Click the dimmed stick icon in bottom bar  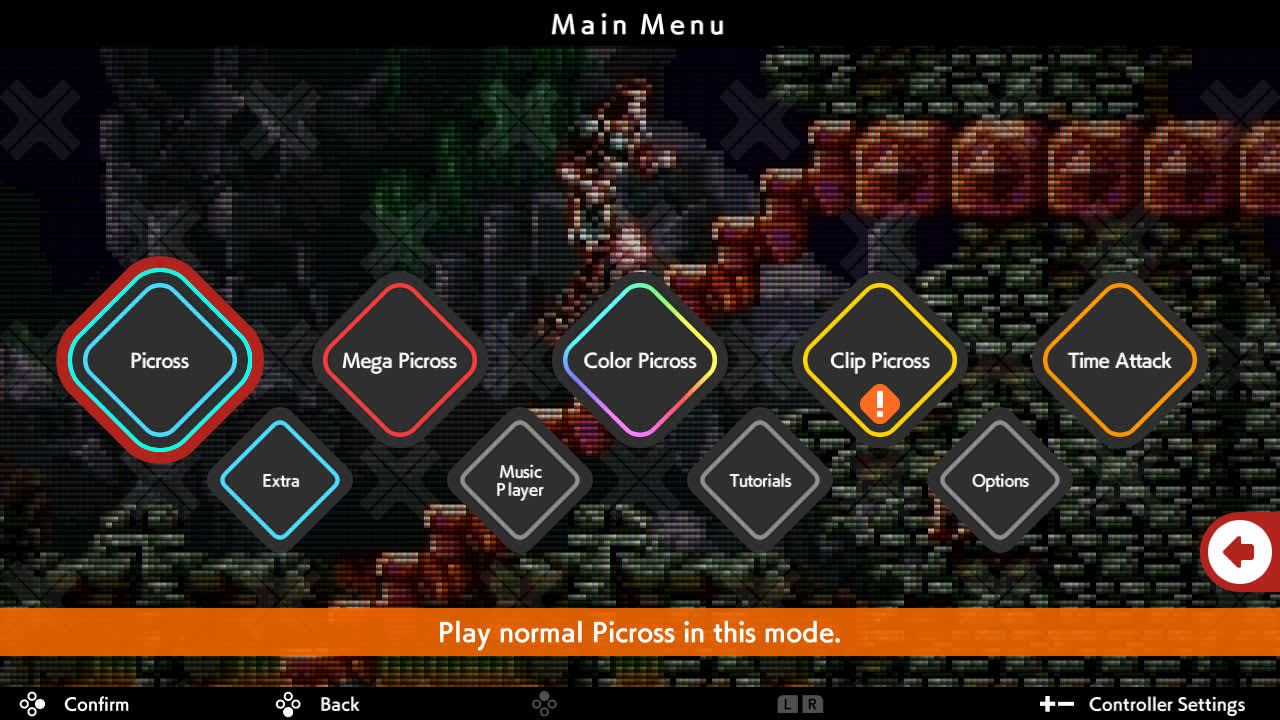click(x=545, y=704)
